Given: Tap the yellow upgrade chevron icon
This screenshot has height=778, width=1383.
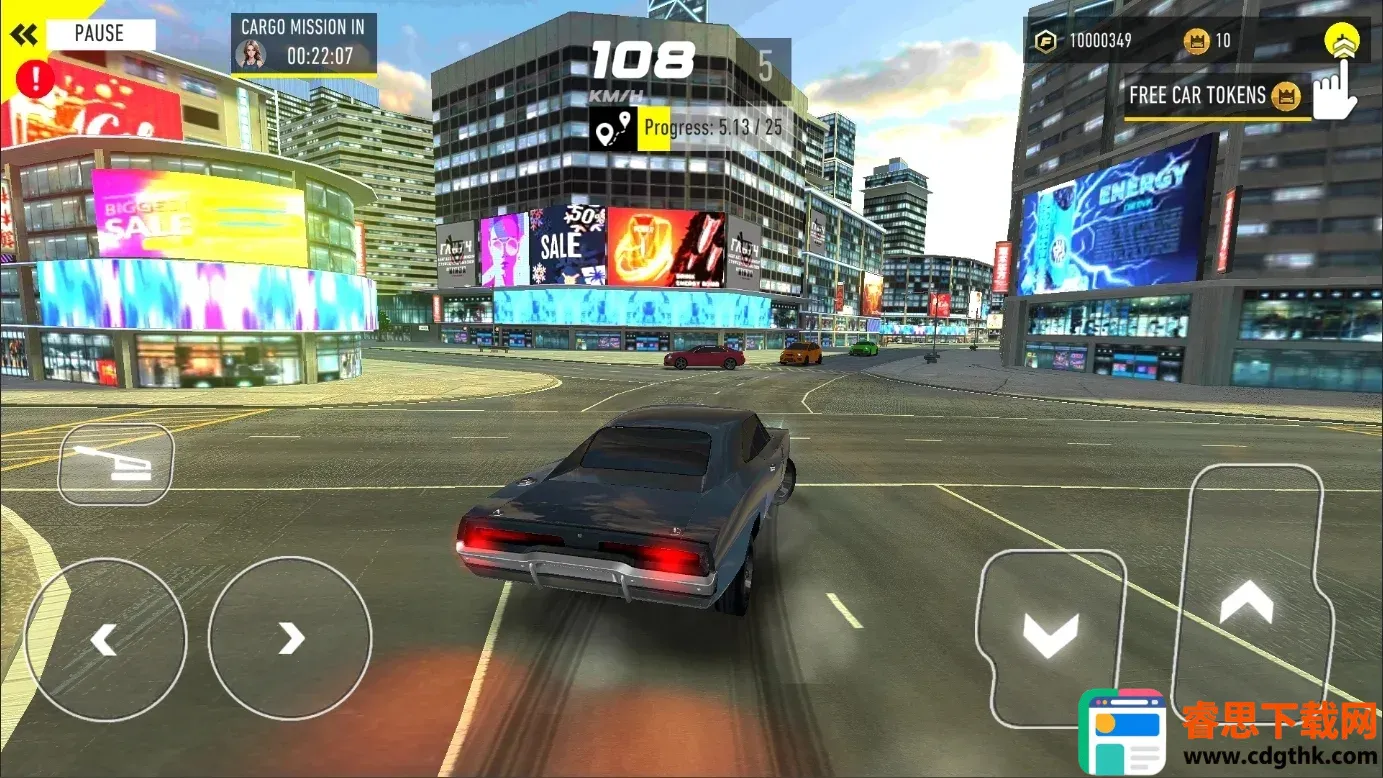Looking at the screenshot, I should [x=1341, y=42].
